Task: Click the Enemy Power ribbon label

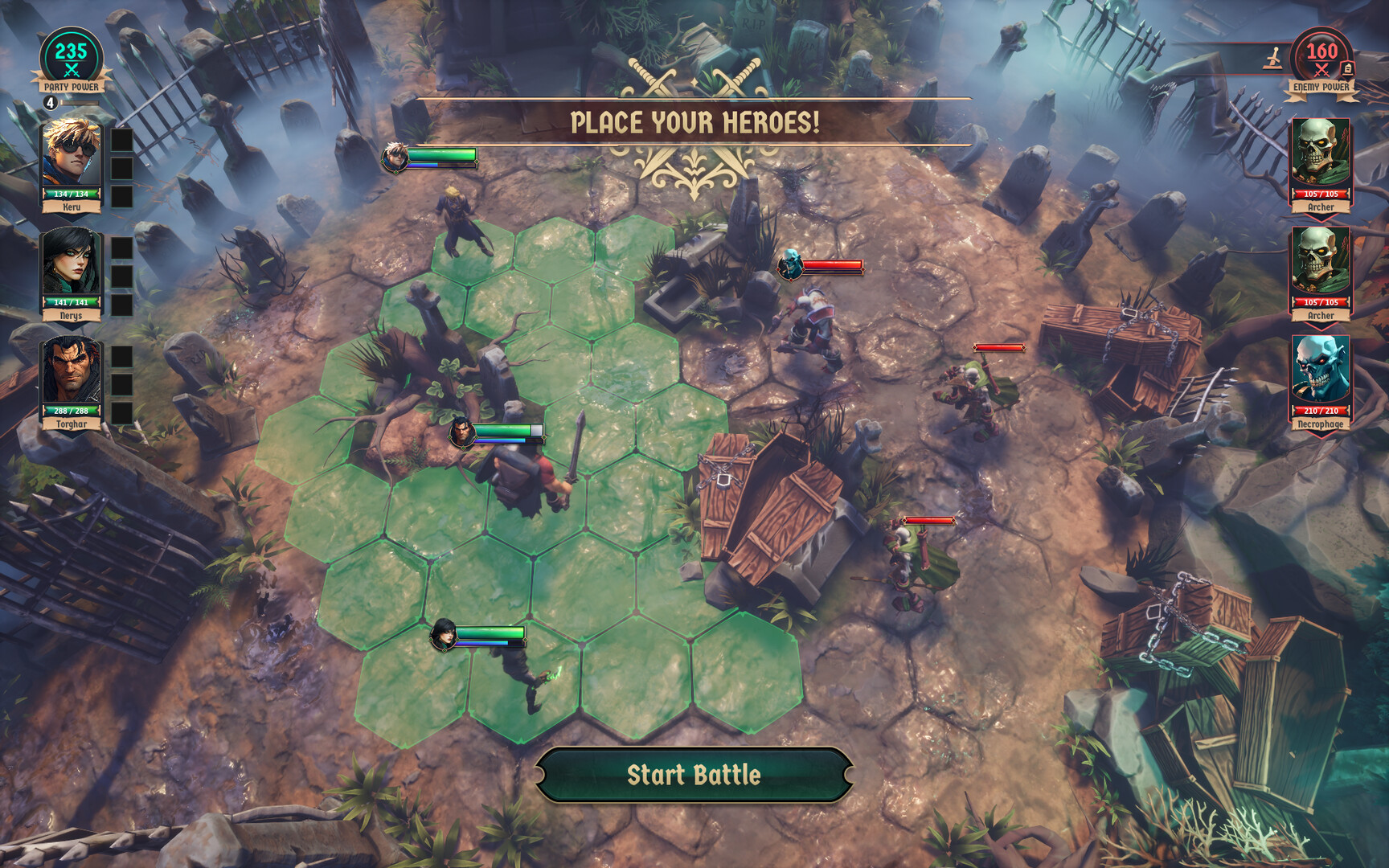Action: coord(1321,87)
